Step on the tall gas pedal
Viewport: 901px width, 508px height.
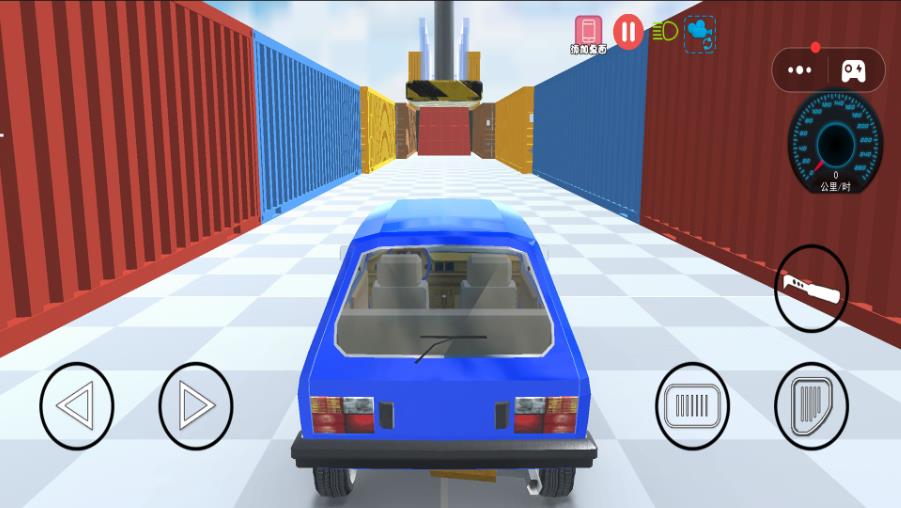[x=811, y=406]
